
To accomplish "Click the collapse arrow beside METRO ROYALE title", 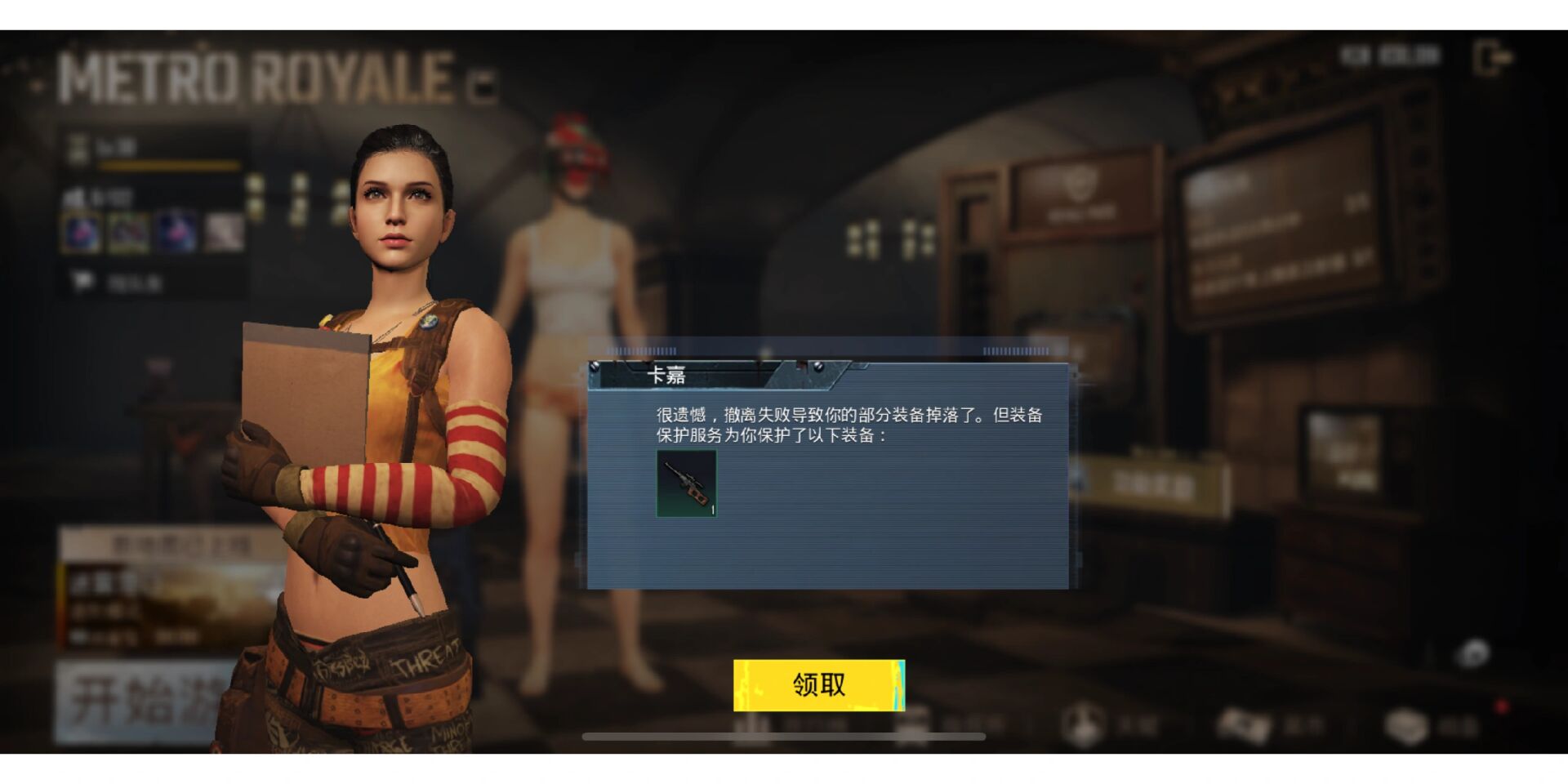I will tap(482, 85).
